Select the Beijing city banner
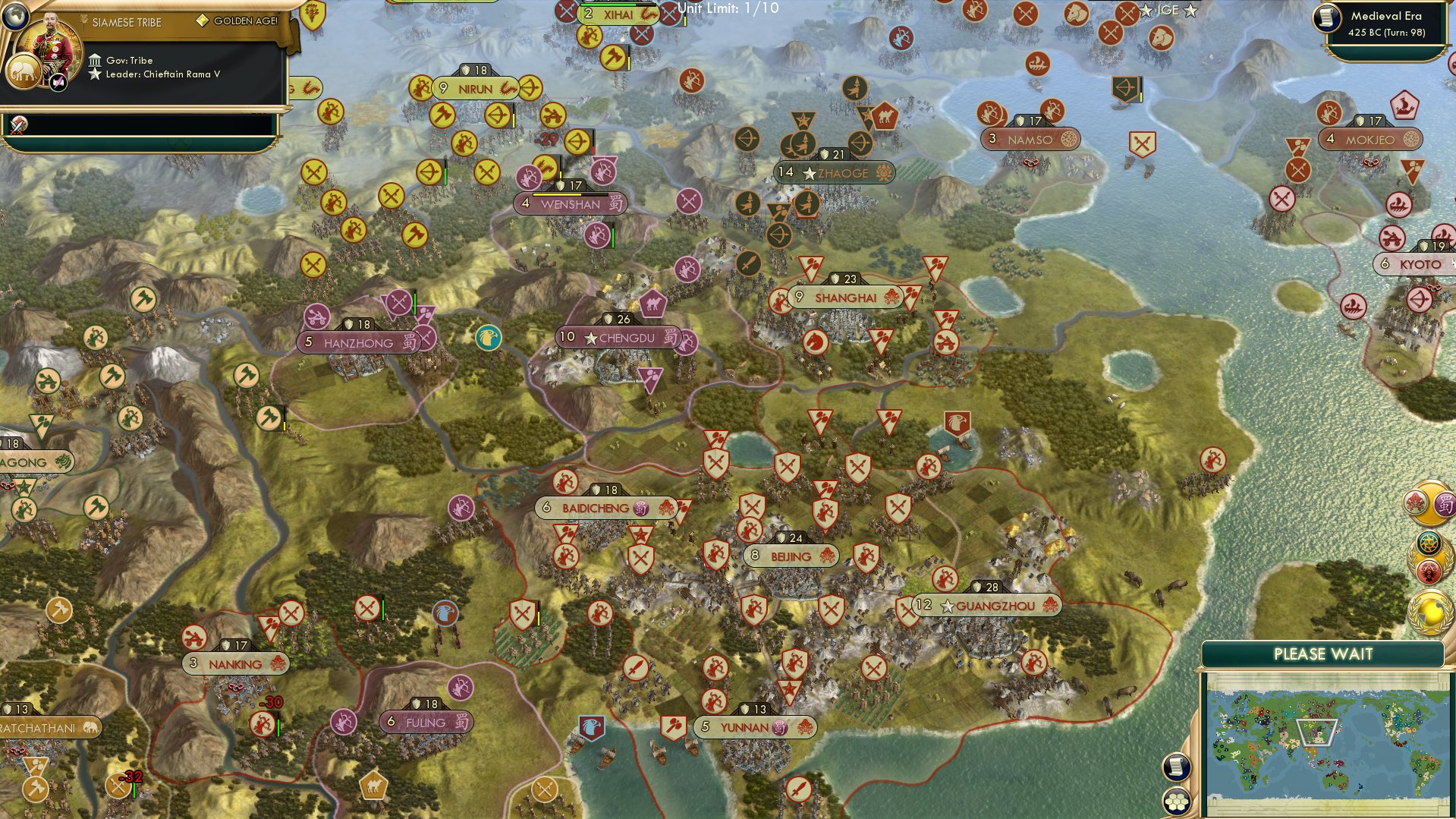The image size is (1456, 819). 791,556
